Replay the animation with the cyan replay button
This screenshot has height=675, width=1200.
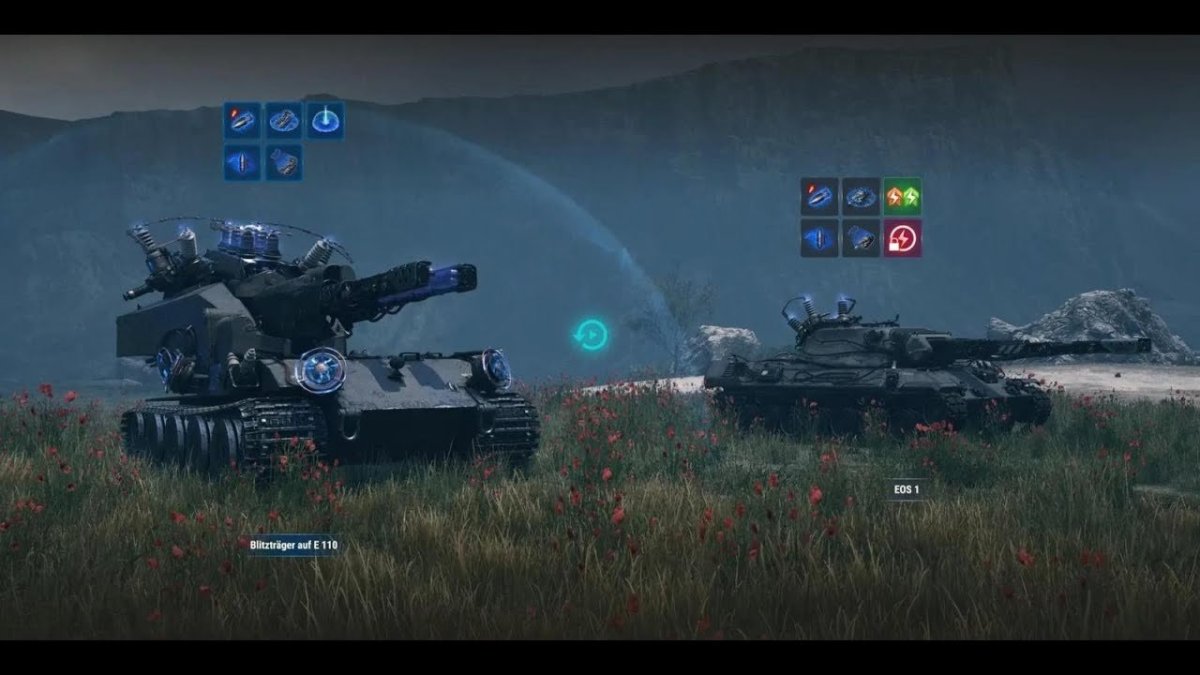tap(591, 334)
